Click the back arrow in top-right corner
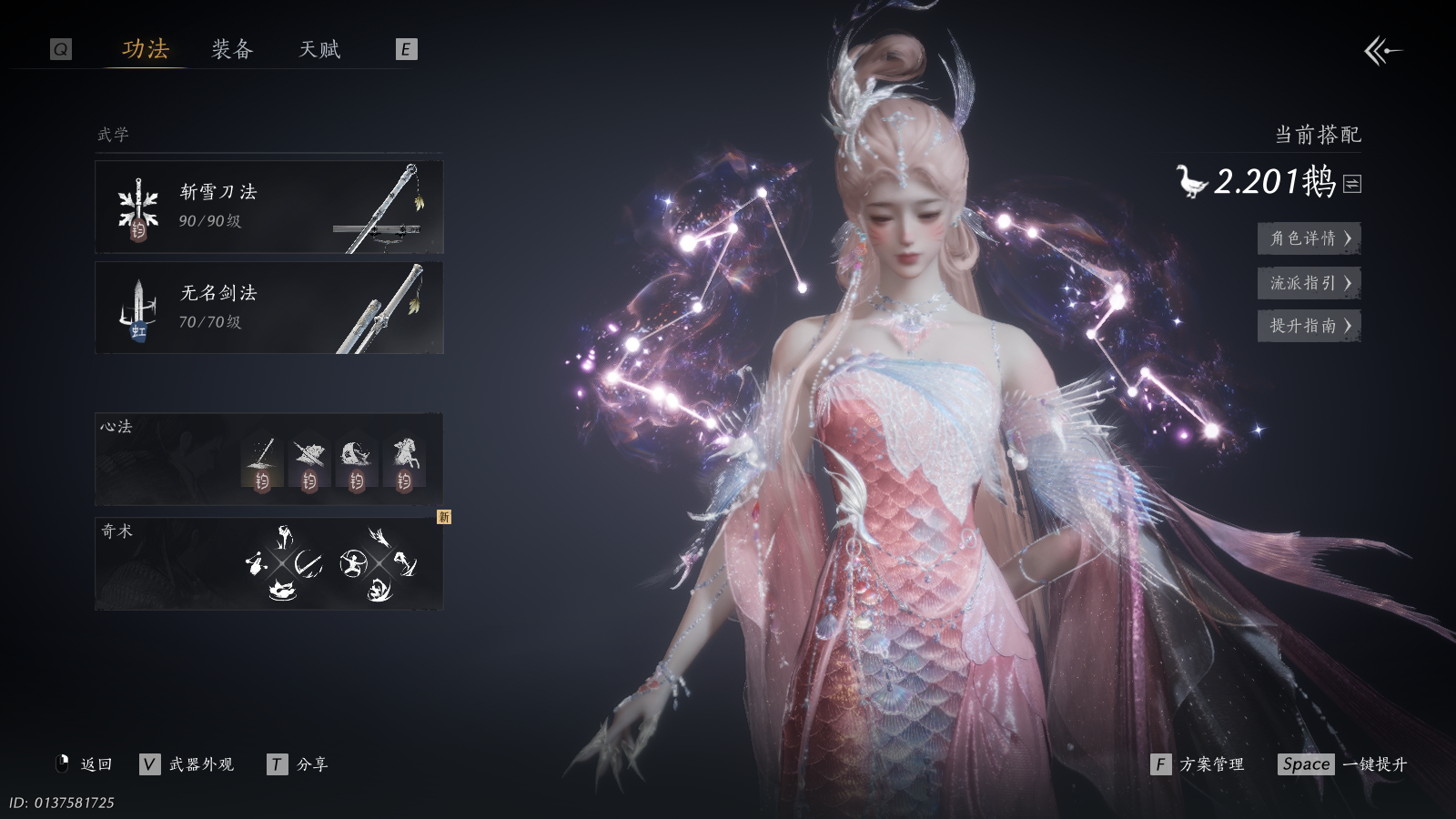Image resolution: width=1456 pixels, height=819 pixels. point(1382,51)
